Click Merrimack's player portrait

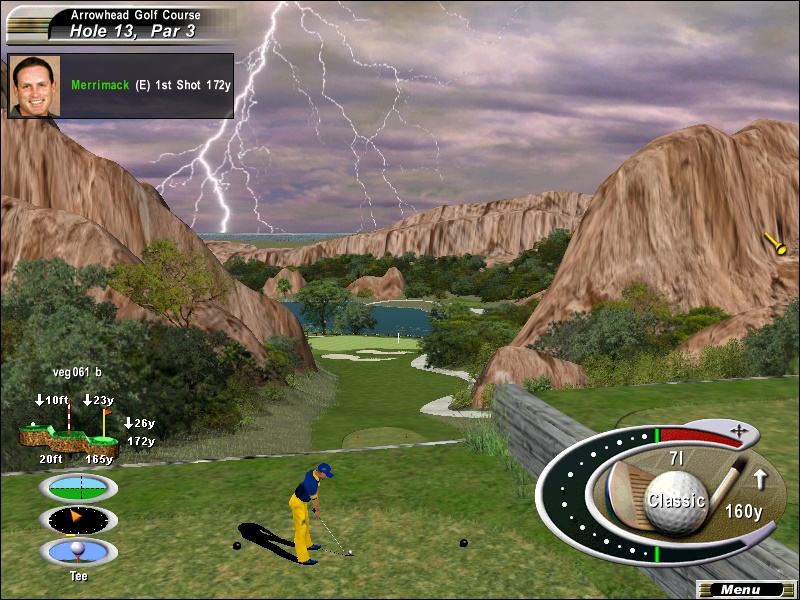[35, 86]
